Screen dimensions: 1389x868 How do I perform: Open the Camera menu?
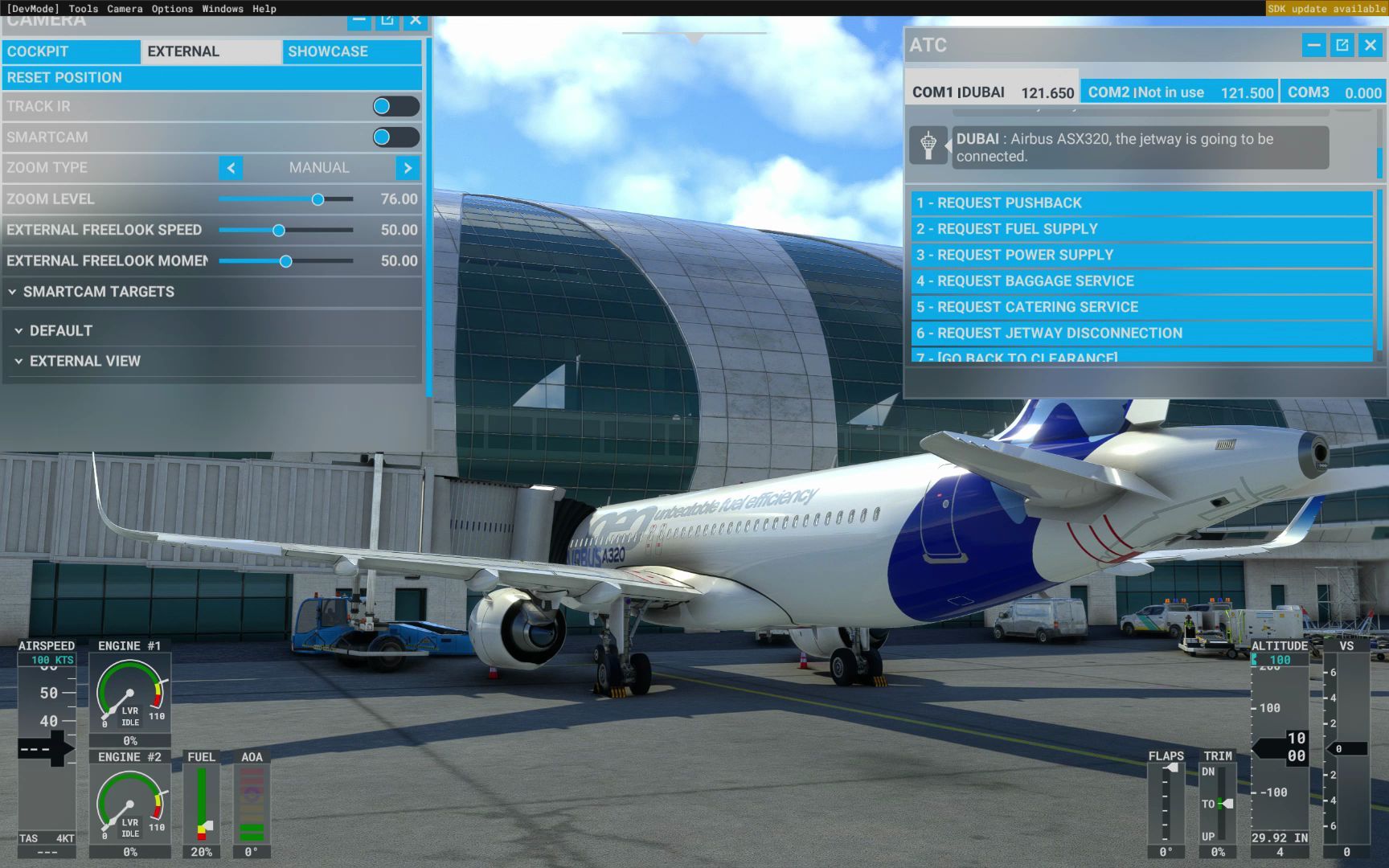(x=125, y=9)
